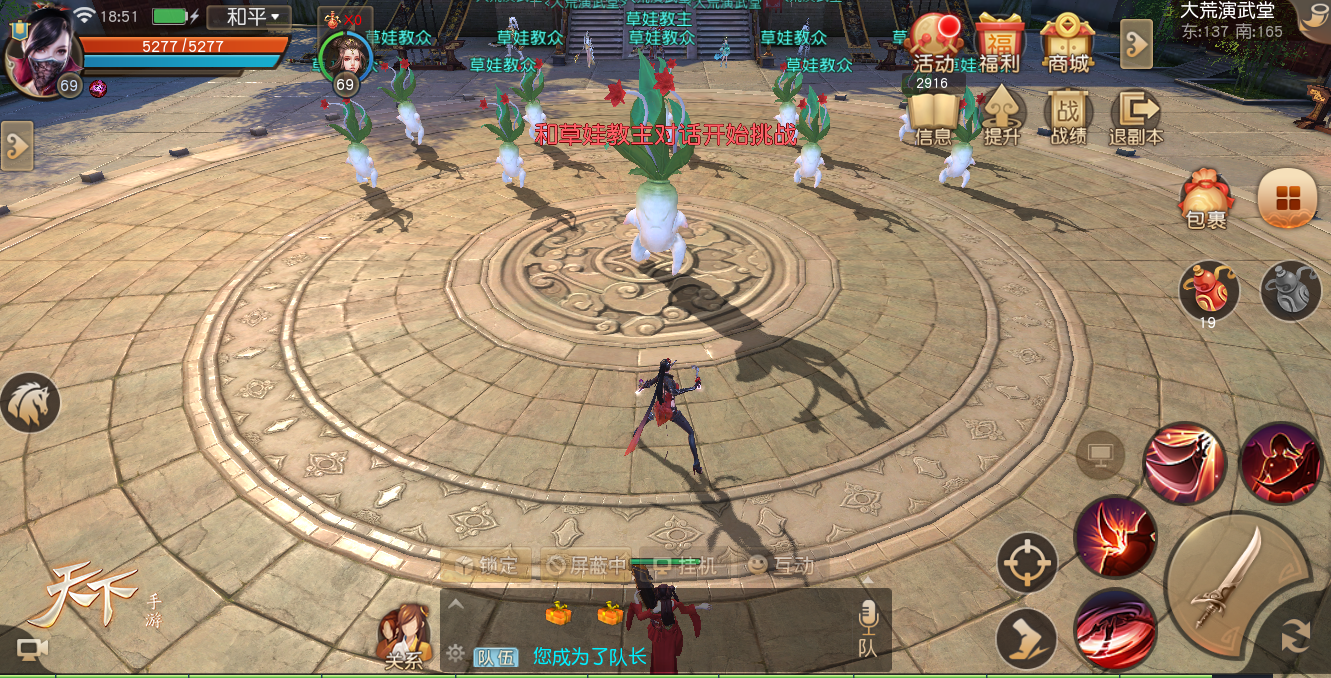
Task: Open the 活动 events menu
Action: click(x=934, y=44)
